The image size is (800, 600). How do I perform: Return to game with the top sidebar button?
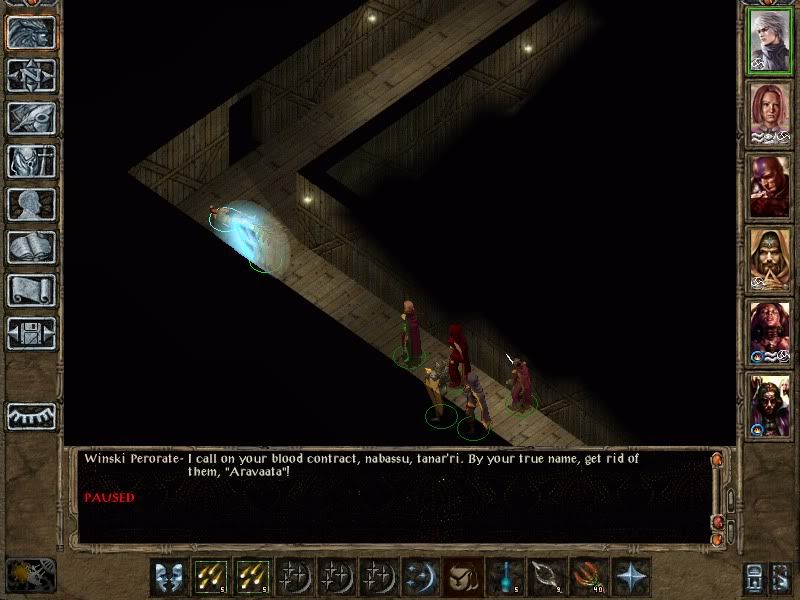tap(32, 32)
